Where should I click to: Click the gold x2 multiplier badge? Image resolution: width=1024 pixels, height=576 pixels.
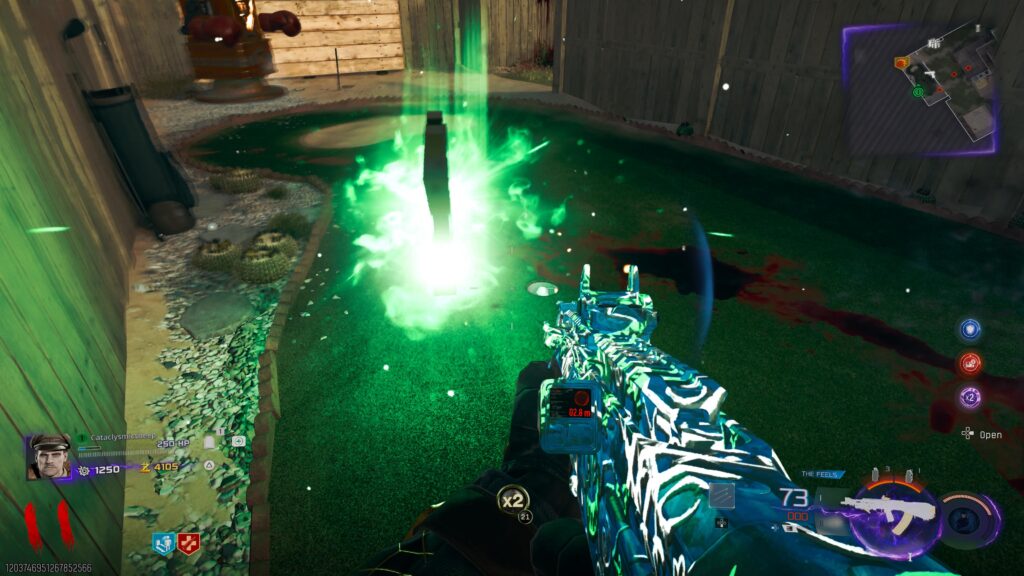click(513, 497)
